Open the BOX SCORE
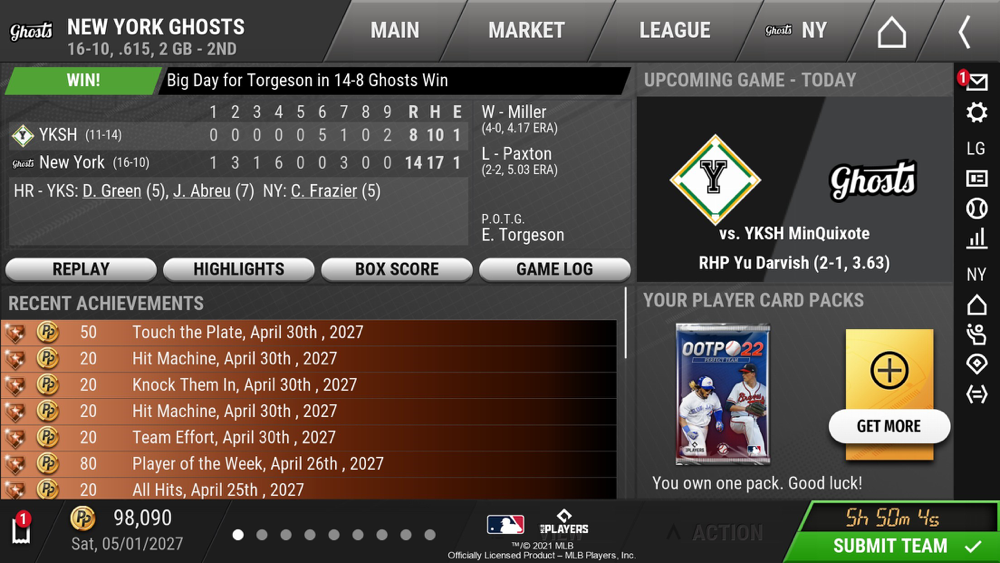 pos(397,269)
